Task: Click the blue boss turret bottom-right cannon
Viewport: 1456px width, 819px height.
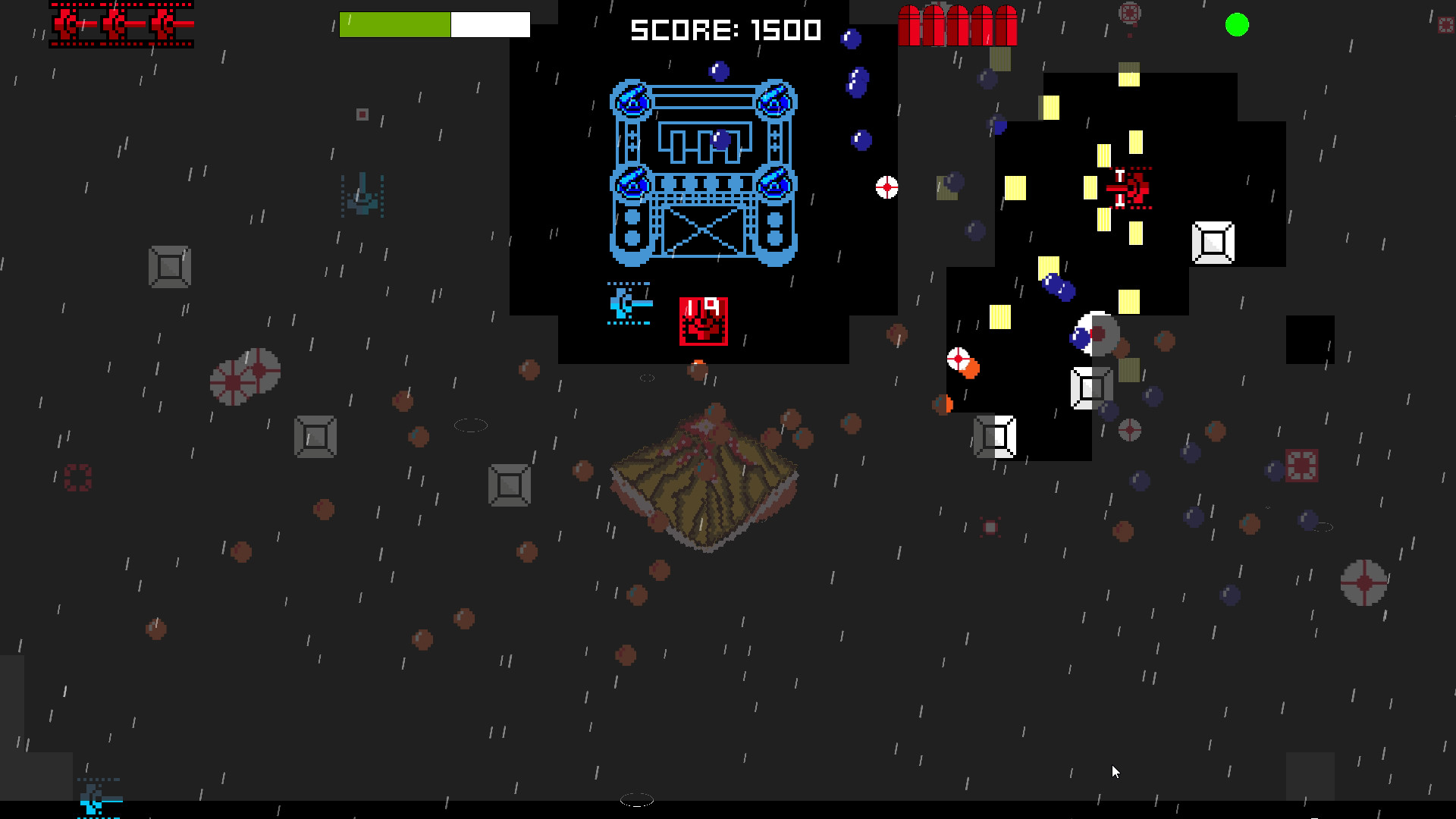Action: click(773, 184)
